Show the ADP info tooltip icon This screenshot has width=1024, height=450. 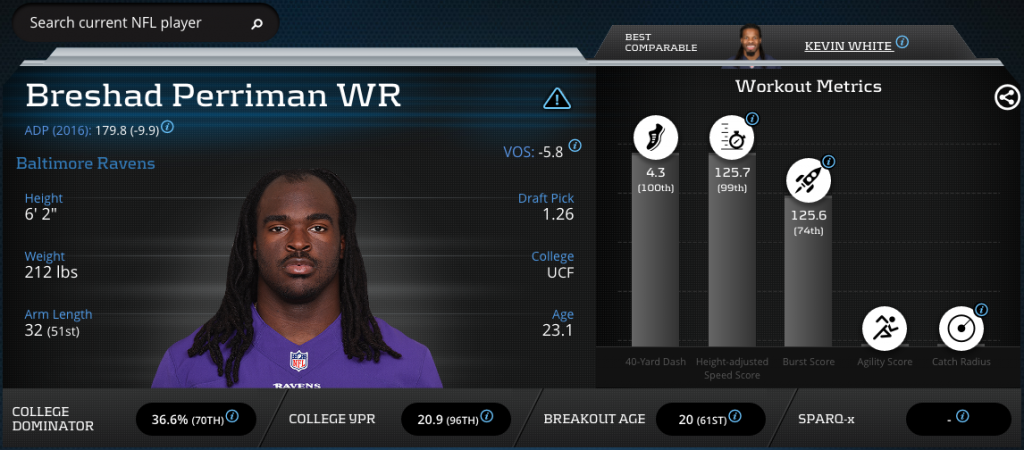168,127
